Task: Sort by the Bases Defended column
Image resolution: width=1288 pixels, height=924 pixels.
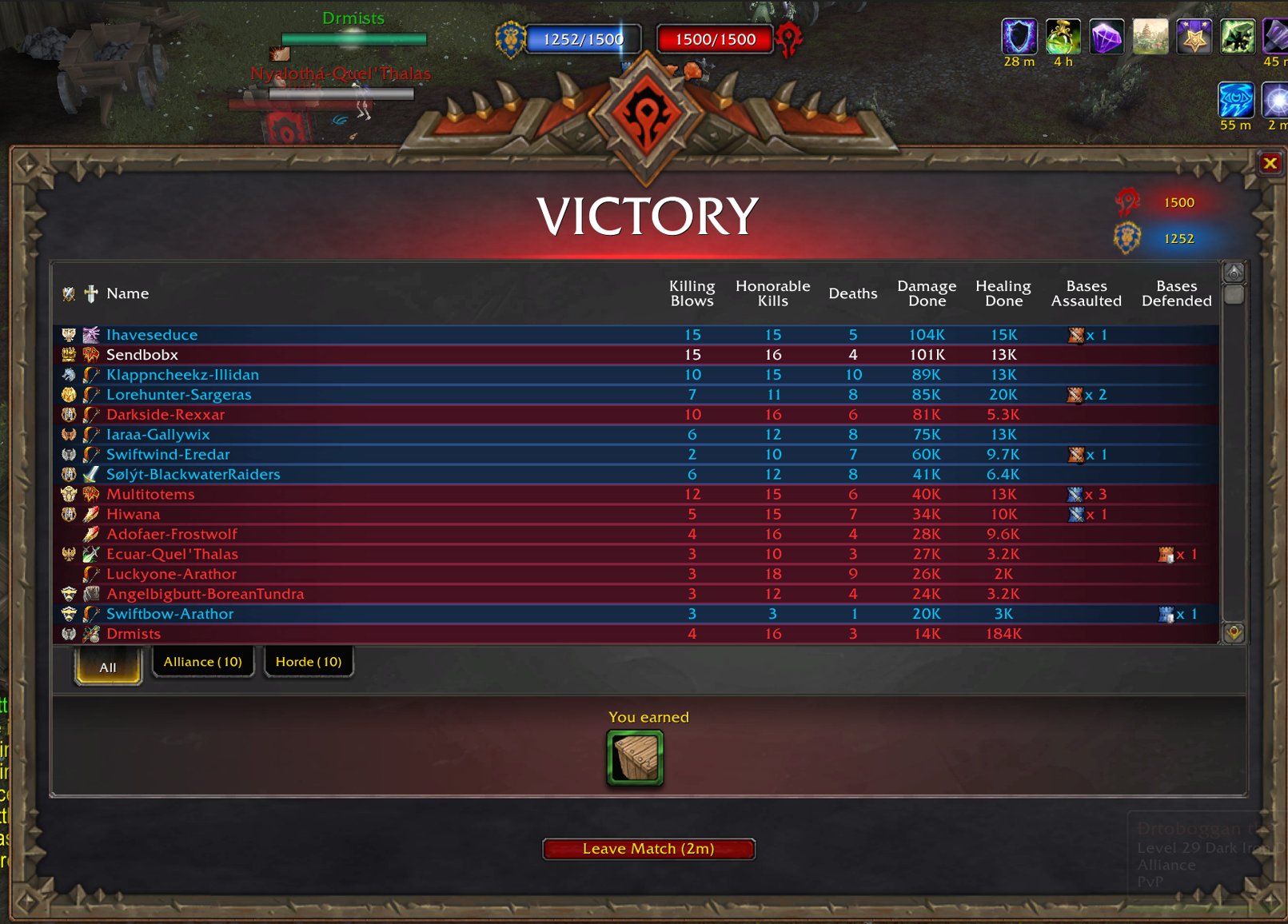Action: coord(1176,293)
